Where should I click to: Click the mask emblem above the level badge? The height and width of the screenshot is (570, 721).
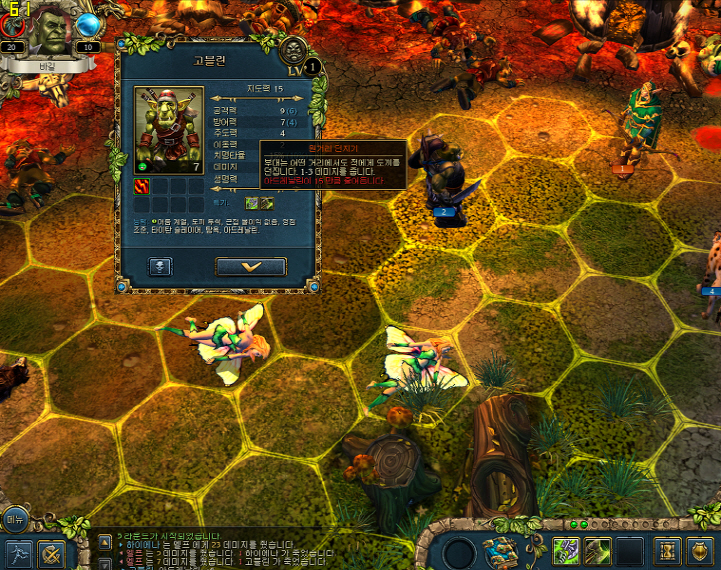pyautogui.click(x=293, y=49)
